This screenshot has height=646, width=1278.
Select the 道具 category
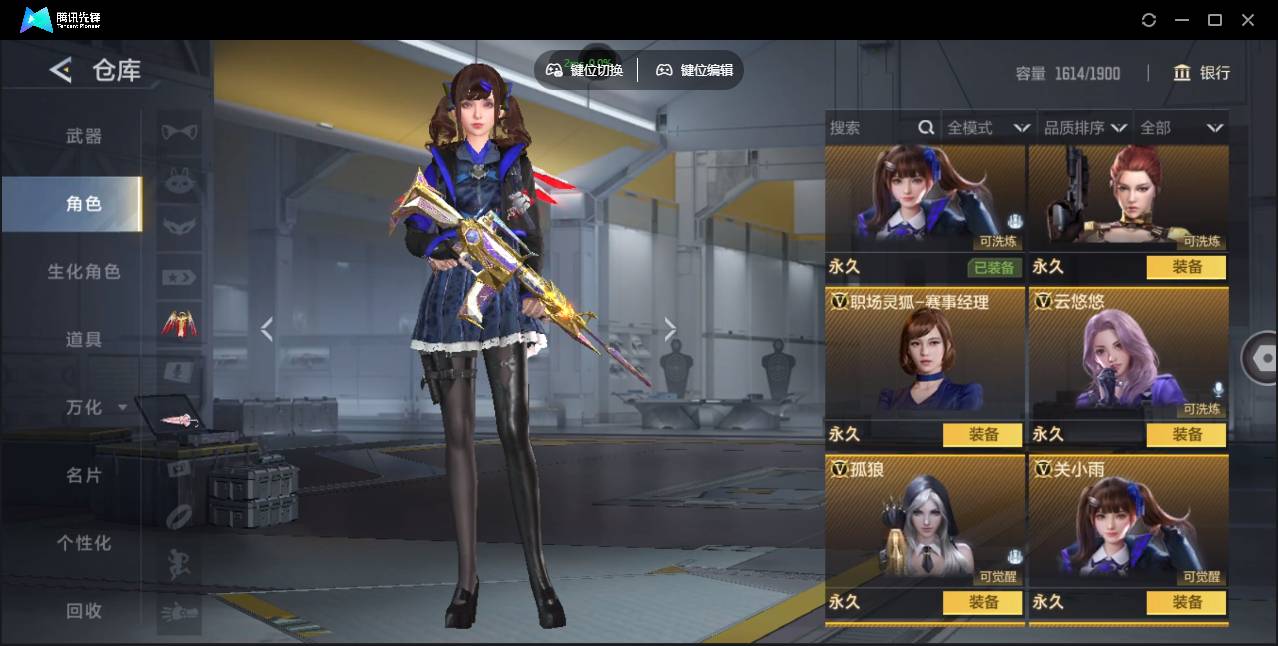pos(84,340)
